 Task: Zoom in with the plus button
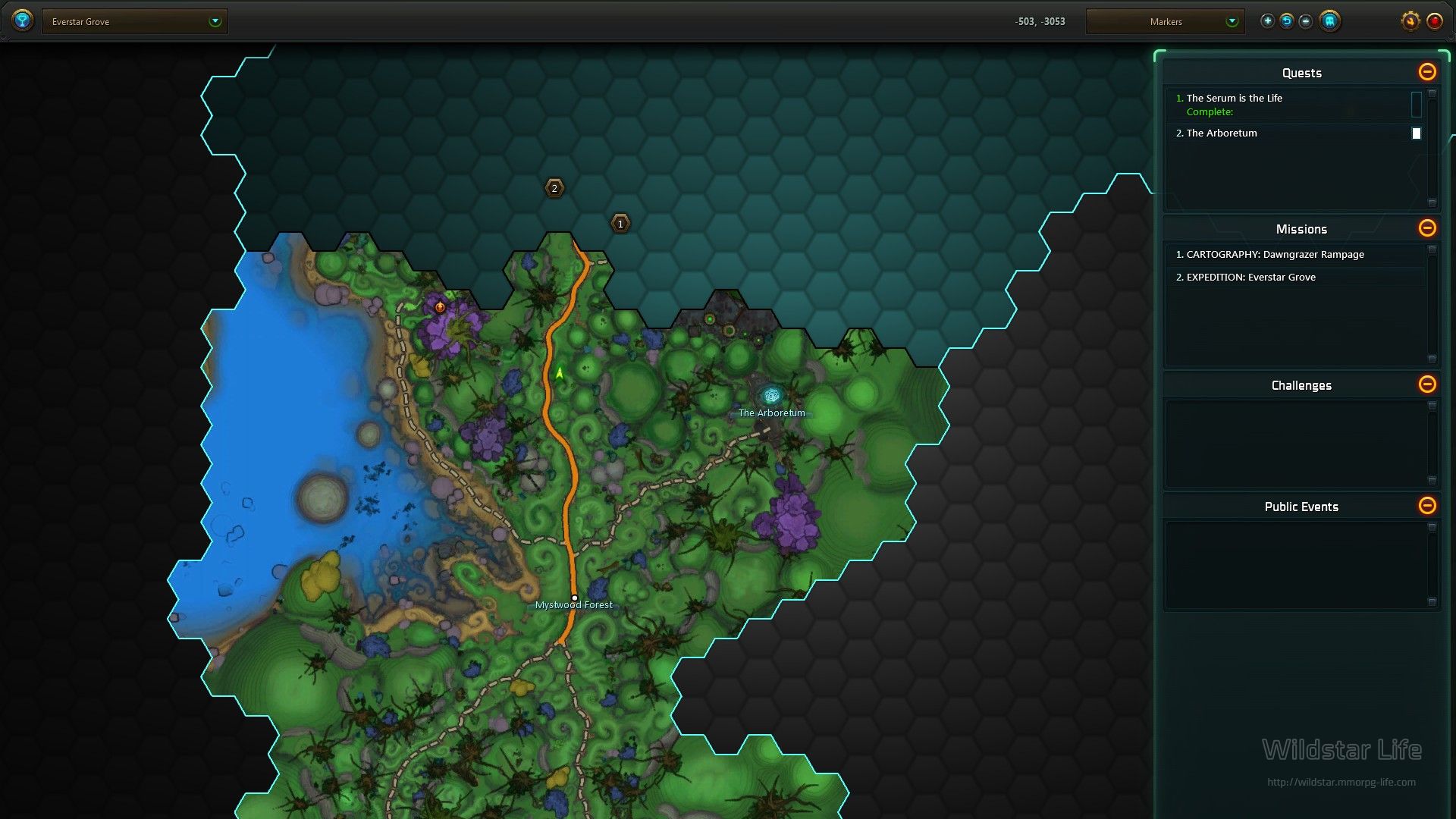(x=1267, y=21)
